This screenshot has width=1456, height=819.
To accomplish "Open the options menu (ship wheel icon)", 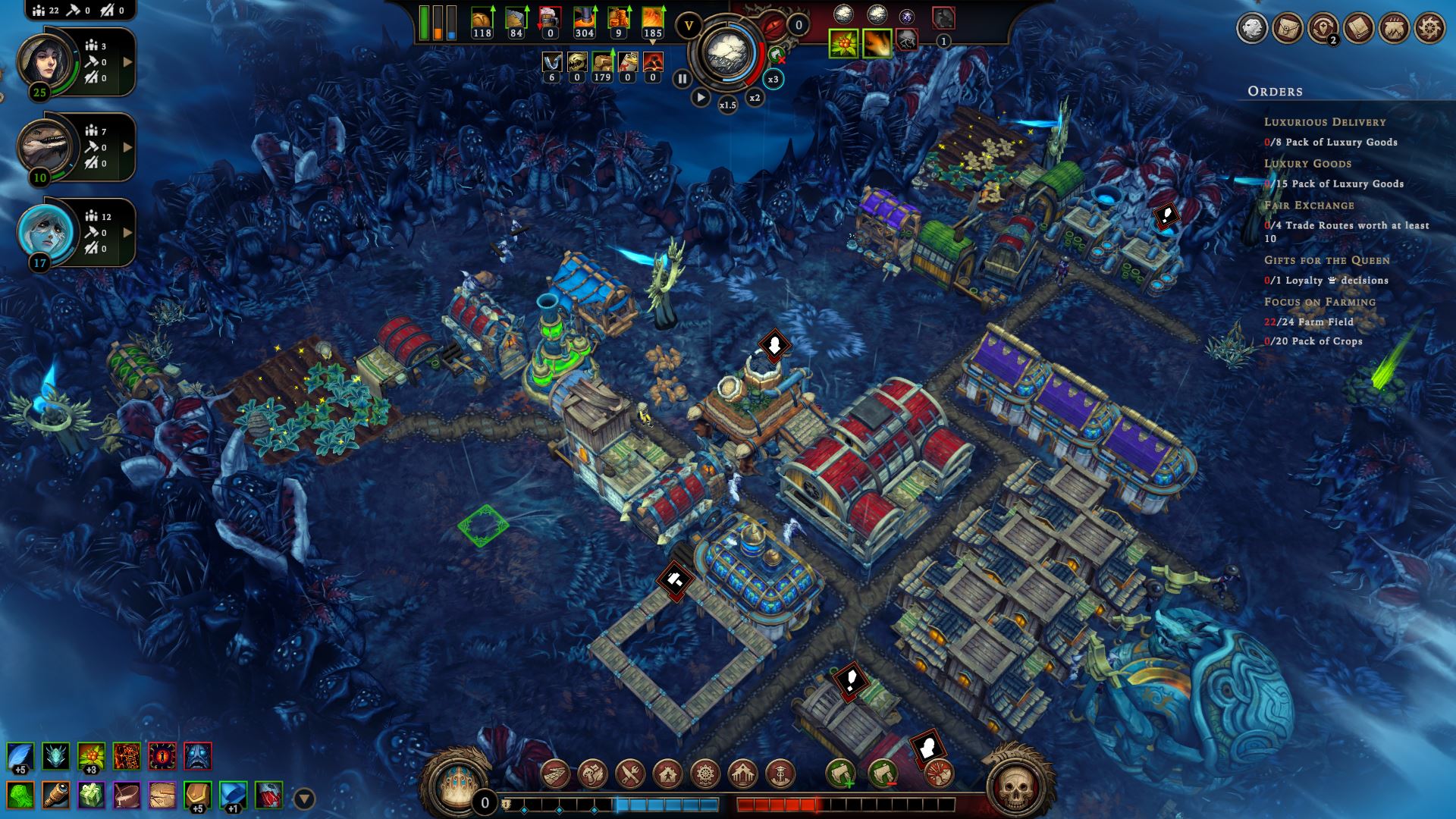I will click(x=1429, y=29).
